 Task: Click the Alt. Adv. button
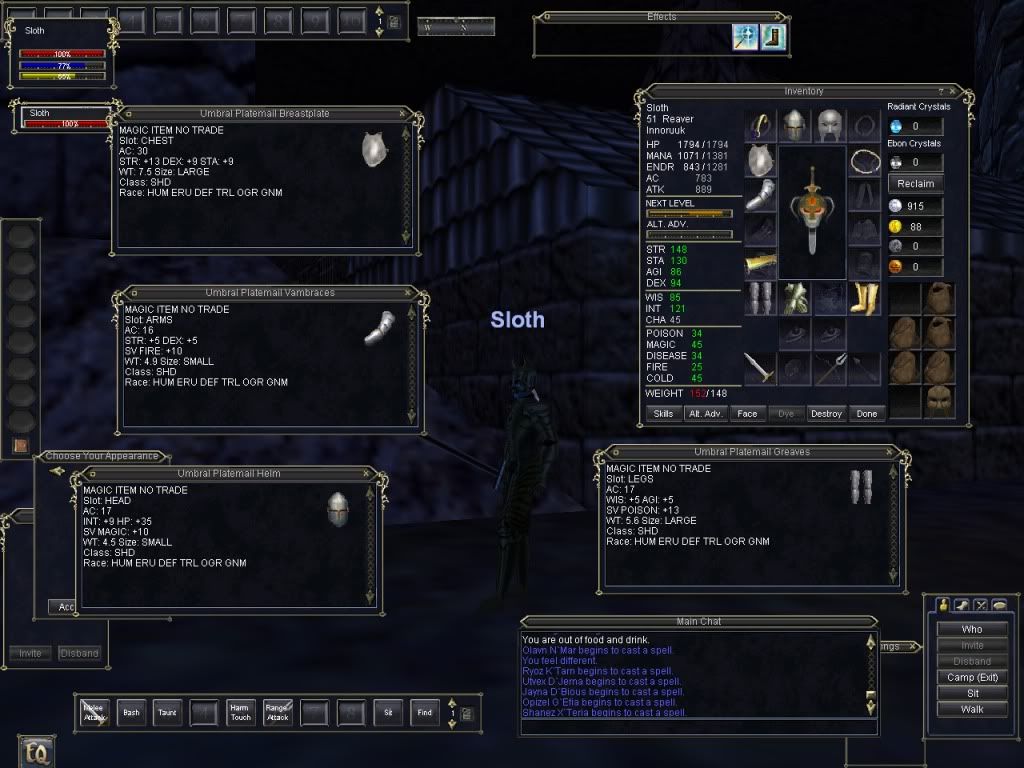click(x=705, y=413)
